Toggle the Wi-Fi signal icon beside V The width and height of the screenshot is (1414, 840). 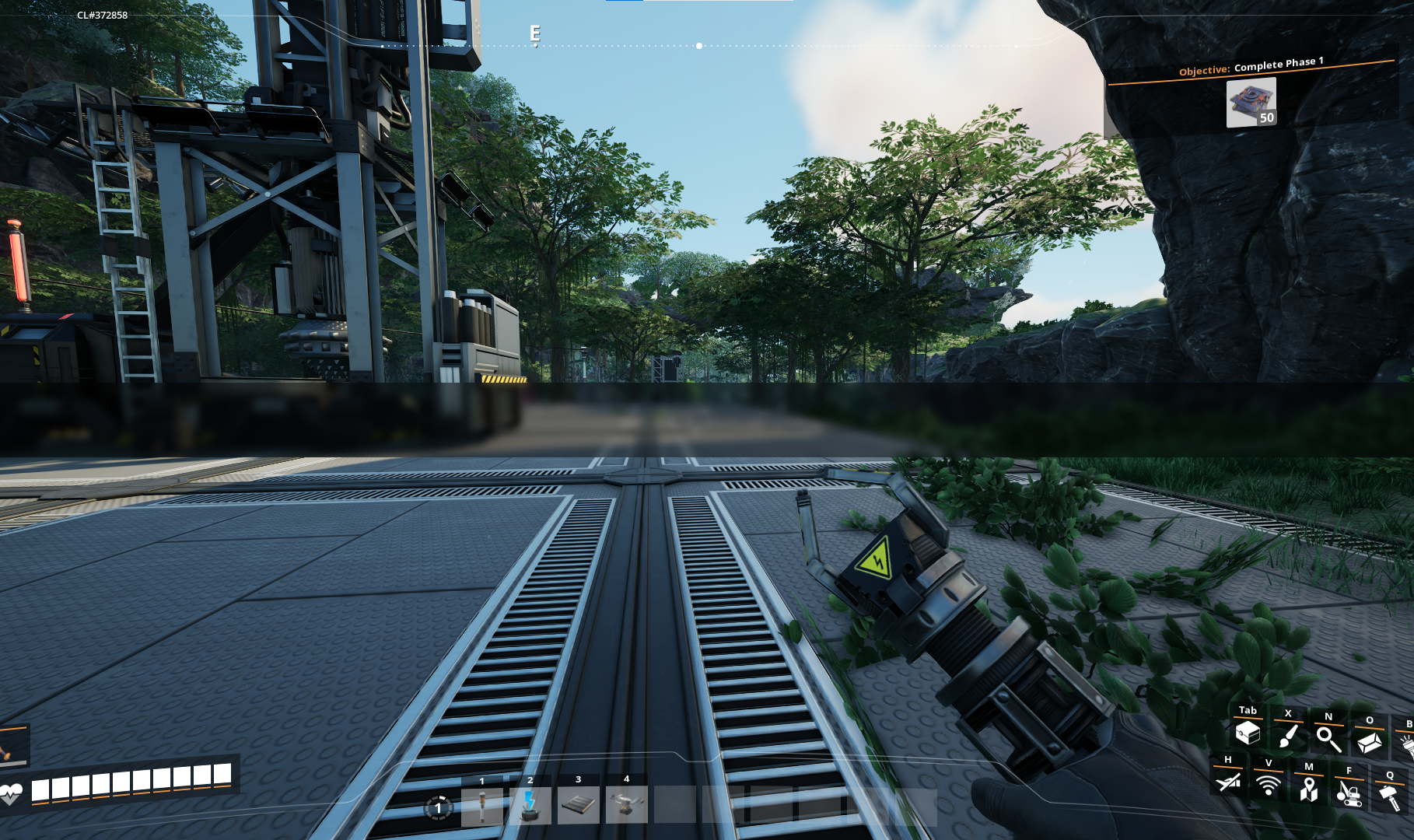tap(1269, 788)
